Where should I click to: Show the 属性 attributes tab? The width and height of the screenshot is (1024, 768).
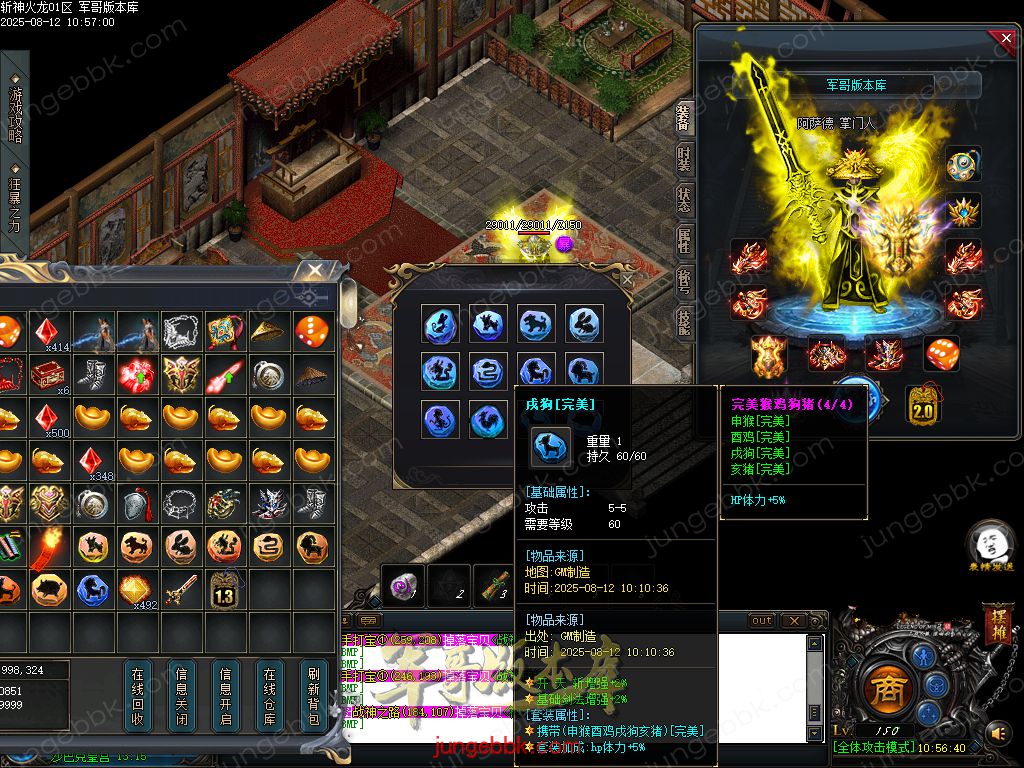(684, 240)
